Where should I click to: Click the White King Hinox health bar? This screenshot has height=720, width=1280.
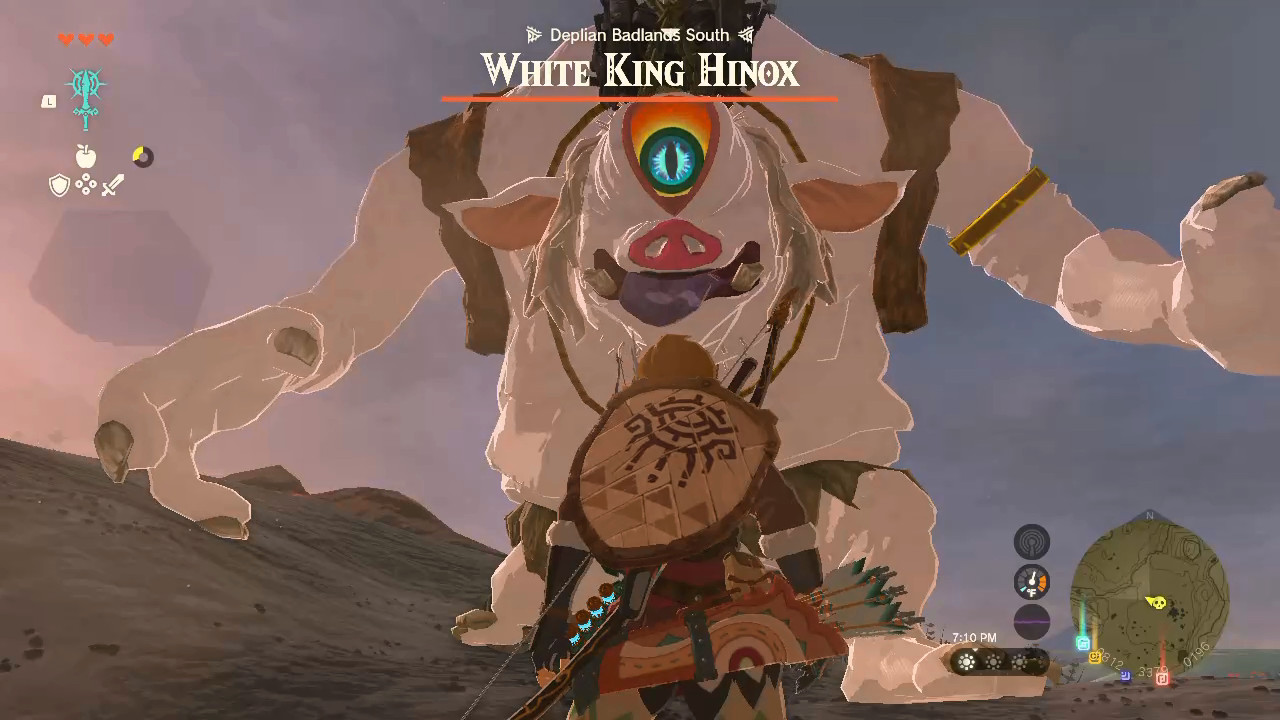pyautogui.click(x=640, y=98)
